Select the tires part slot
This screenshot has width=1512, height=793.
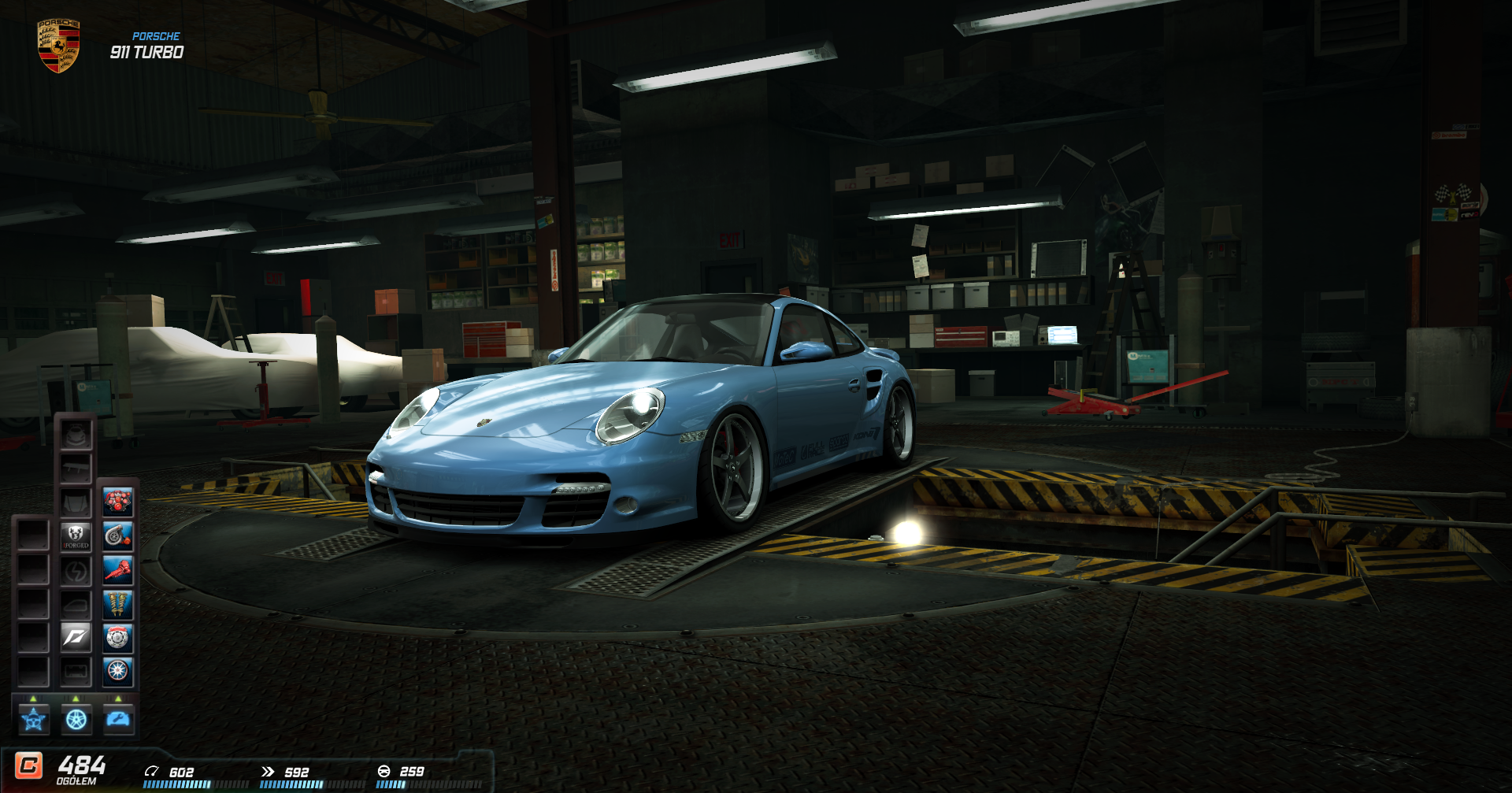click(117, 671)
